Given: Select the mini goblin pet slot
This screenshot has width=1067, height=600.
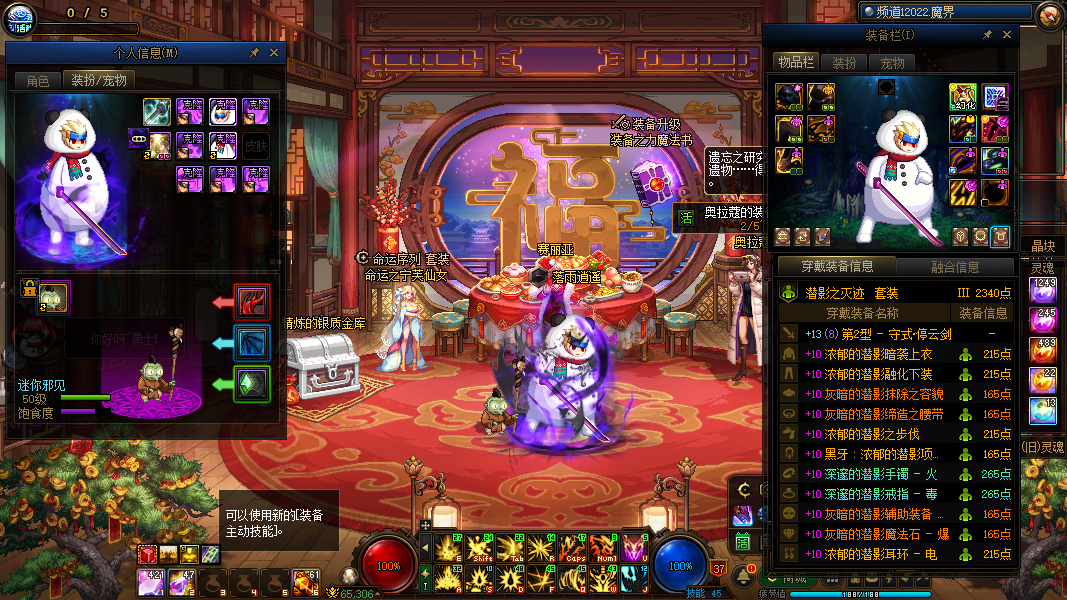Looking at the screenshot, I should point(53,296).
